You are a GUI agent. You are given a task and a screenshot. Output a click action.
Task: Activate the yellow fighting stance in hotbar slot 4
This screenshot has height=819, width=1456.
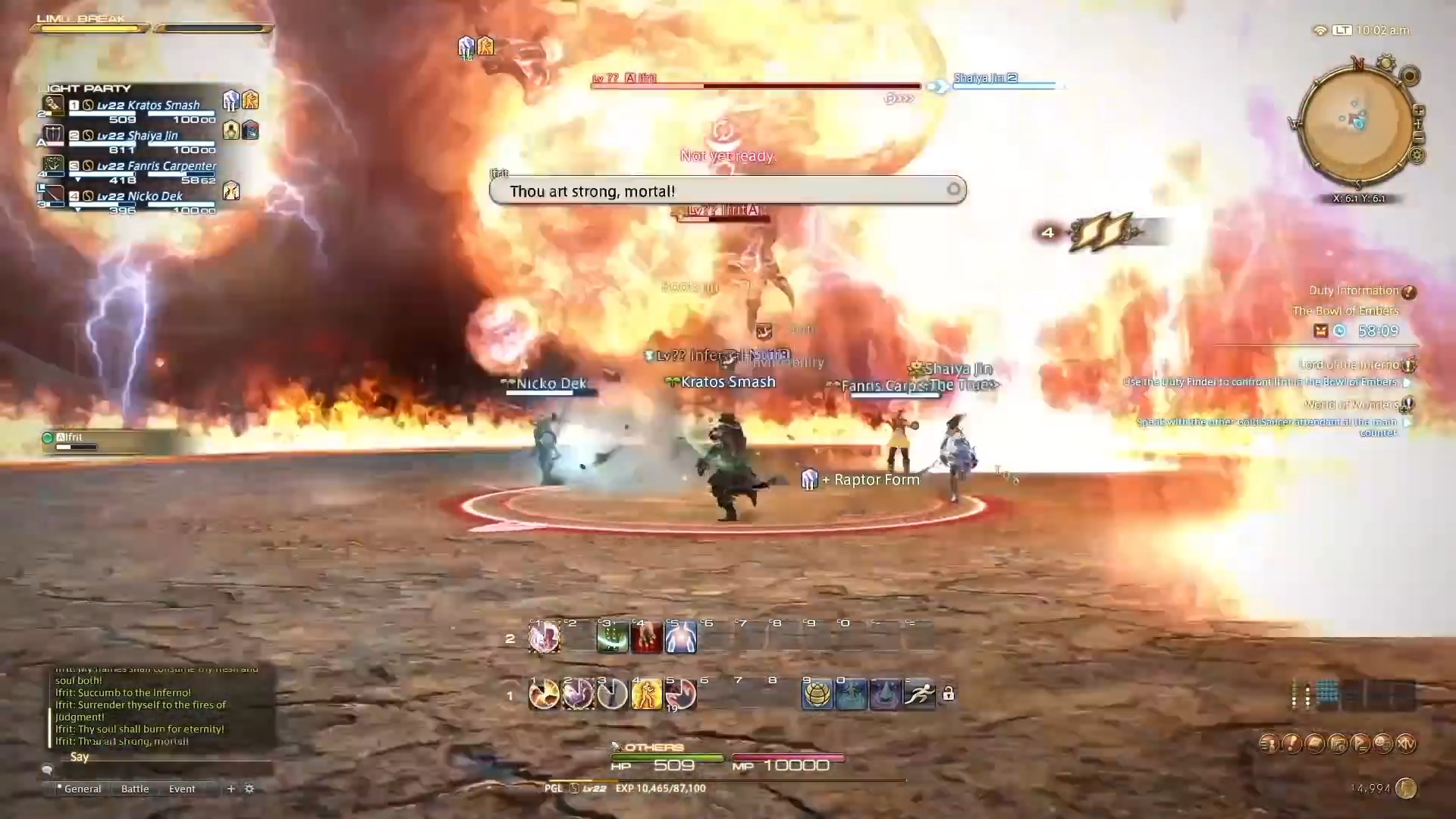[x=647, y=693]
